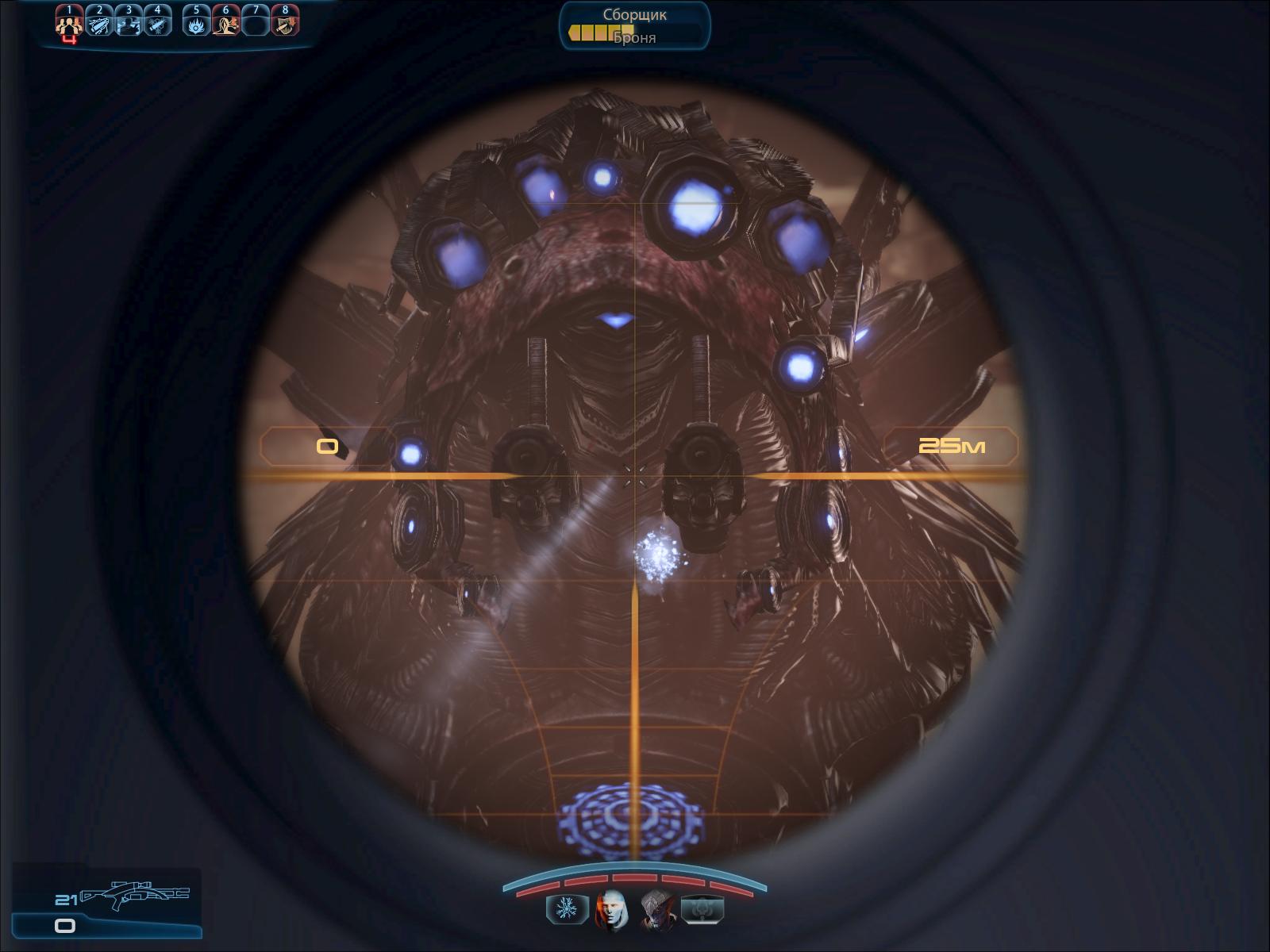This screenshot has width=1270, height=952.
Task: Click the snowflake squad power icon
Action: click(x=566, y=908)
